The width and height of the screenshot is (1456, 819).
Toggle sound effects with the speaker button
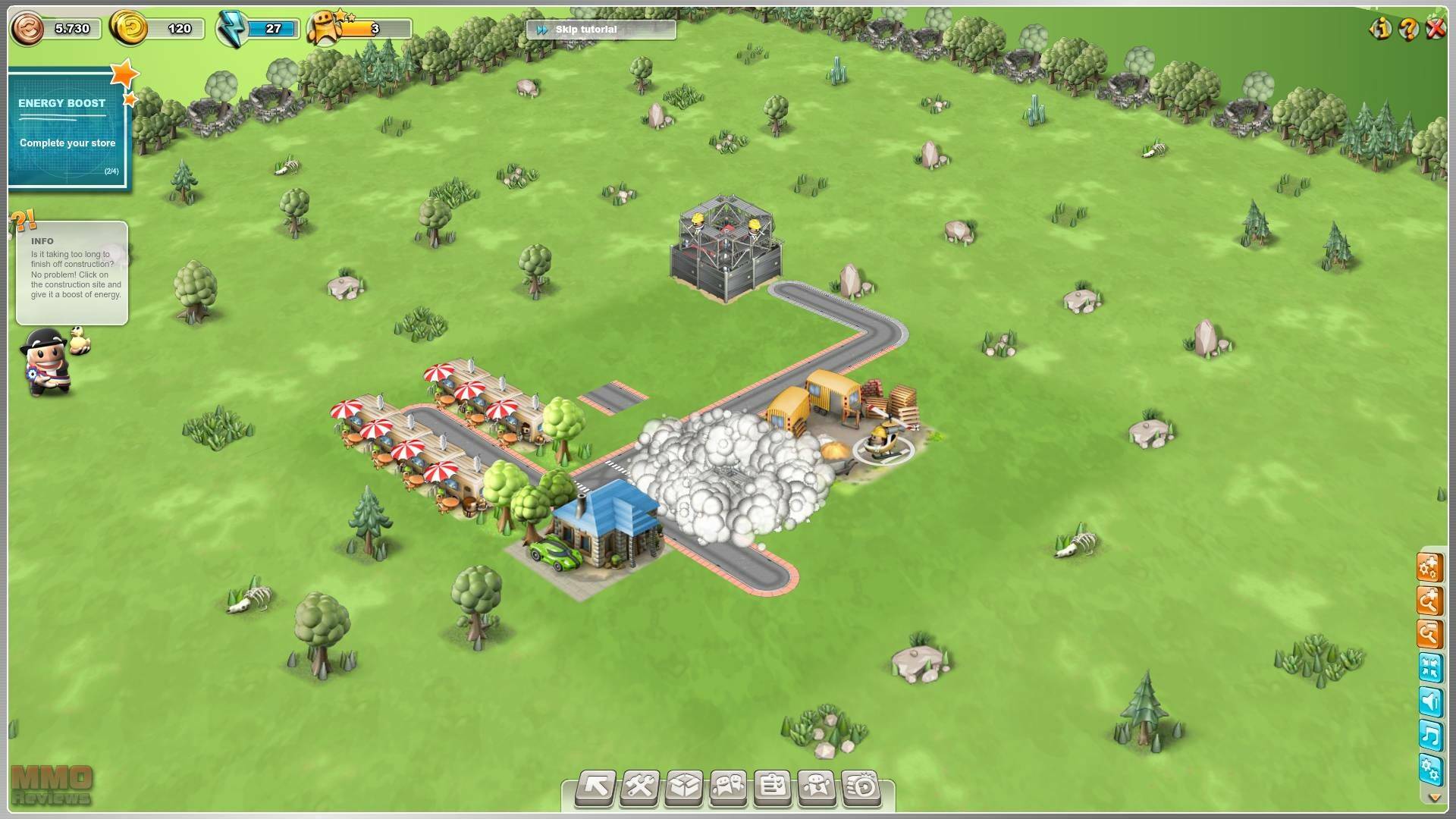(1429, 702)
